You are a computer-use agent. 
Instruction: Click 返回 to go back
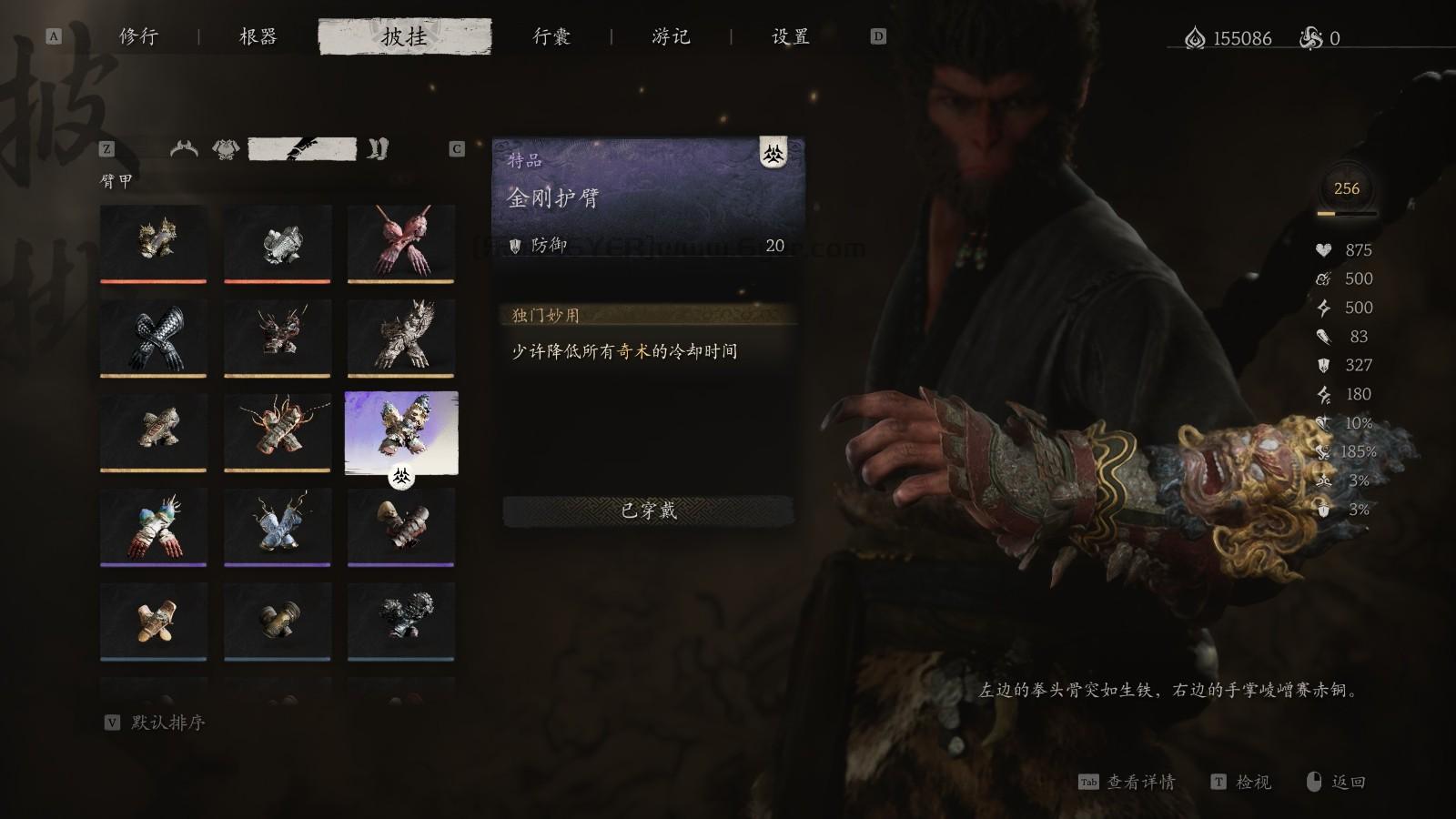(1348, 782)
